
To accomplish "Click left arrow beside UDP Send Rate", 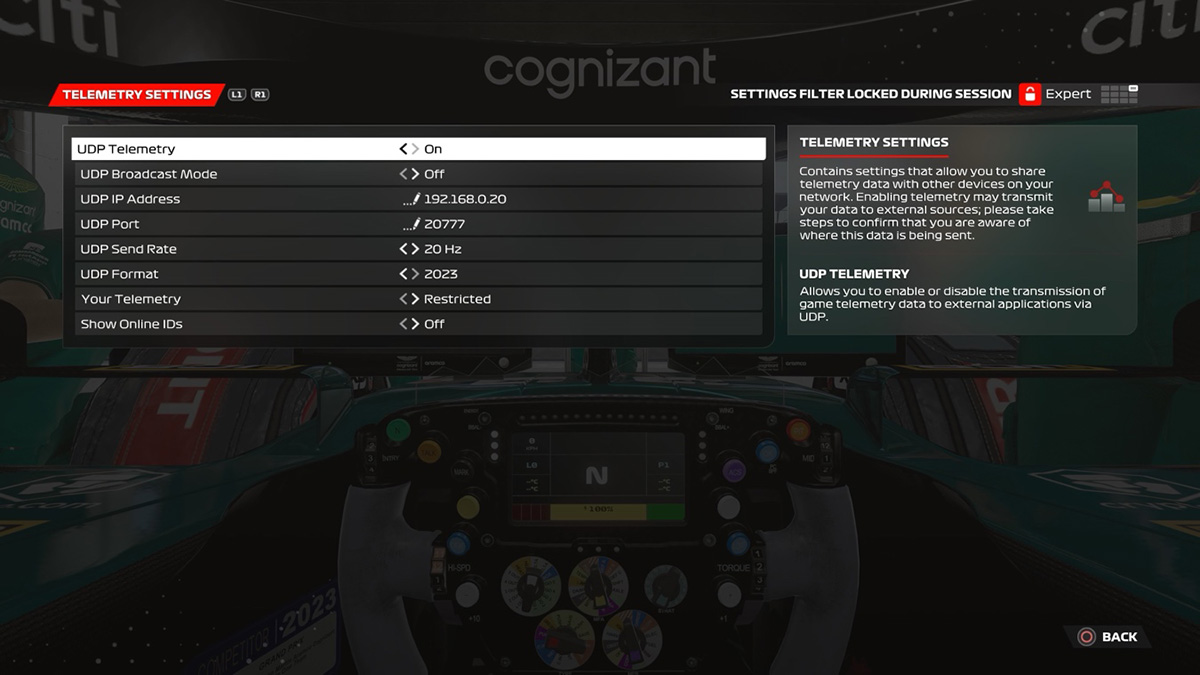I will [x=403, y=249].
